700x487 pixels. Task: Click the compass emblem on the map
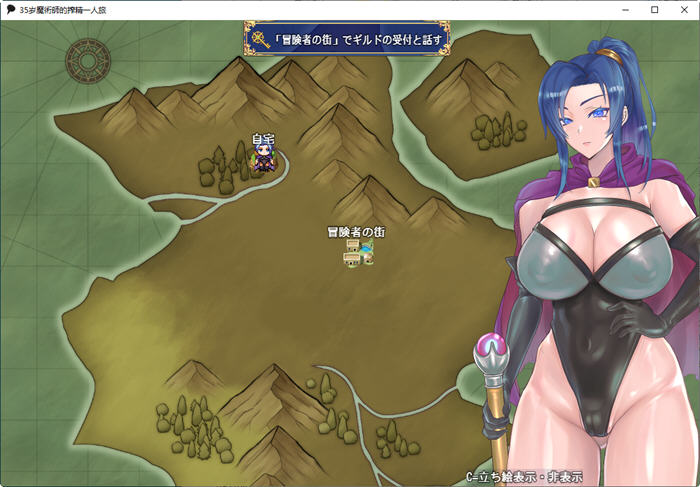point(87,62)
